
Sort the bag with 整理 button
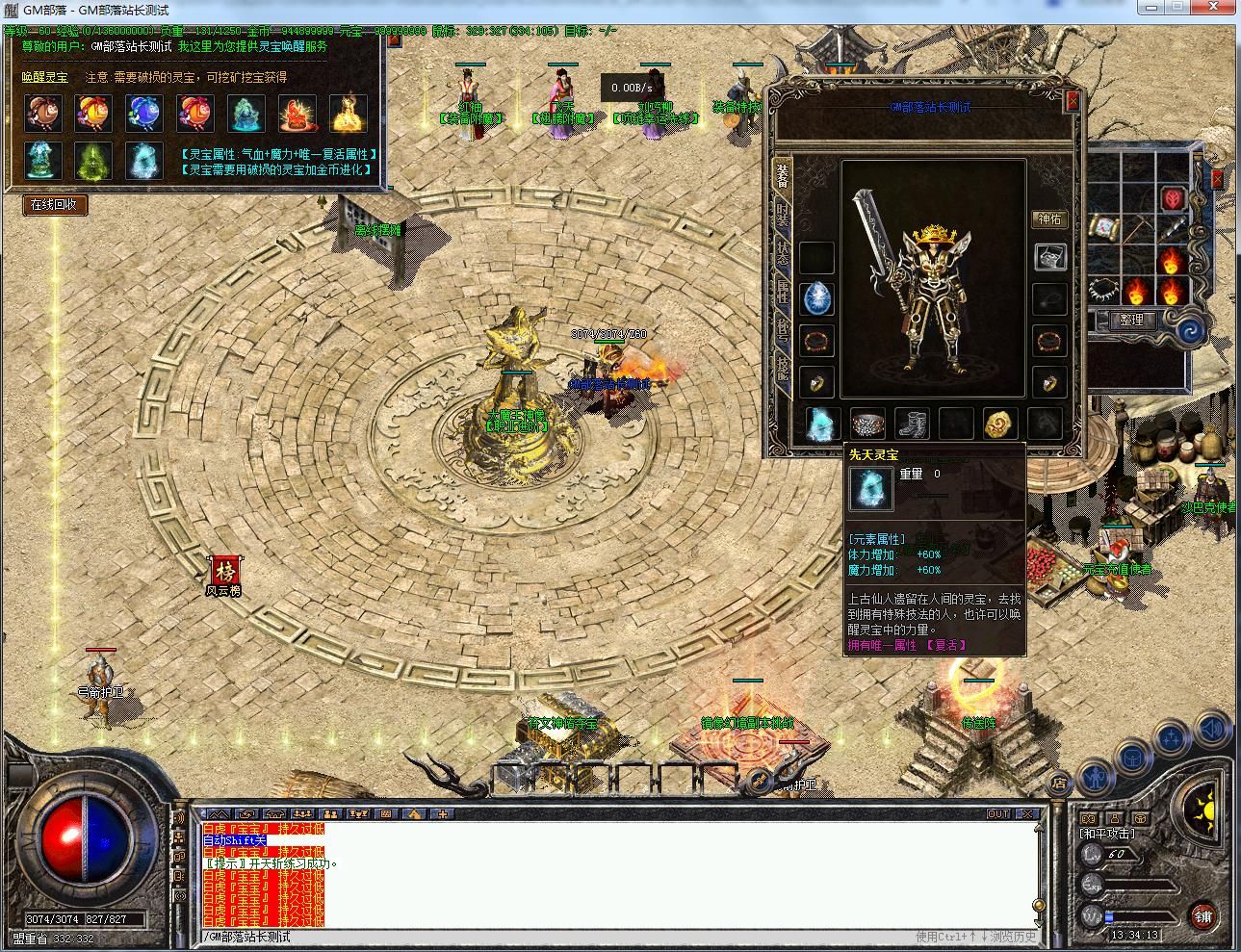pyautogui.click(x=1131, y=320)
